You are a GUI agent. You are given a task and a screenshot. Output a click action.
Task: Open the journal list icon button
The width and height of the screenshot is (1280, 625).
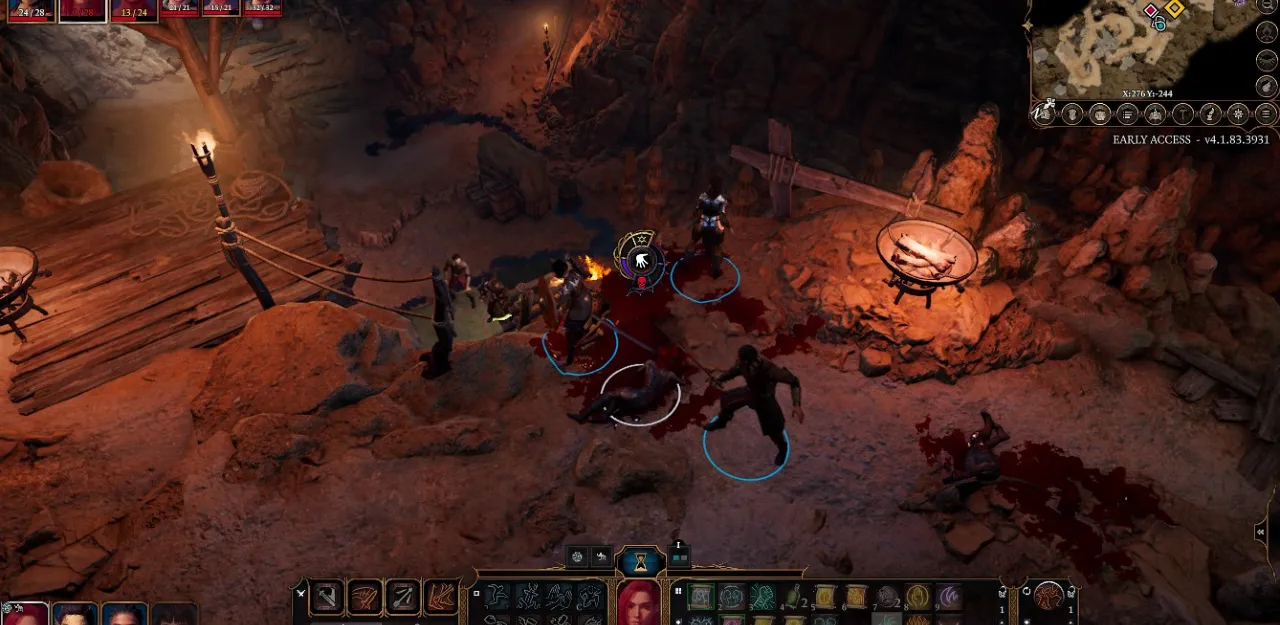(x=1127, y=114)
